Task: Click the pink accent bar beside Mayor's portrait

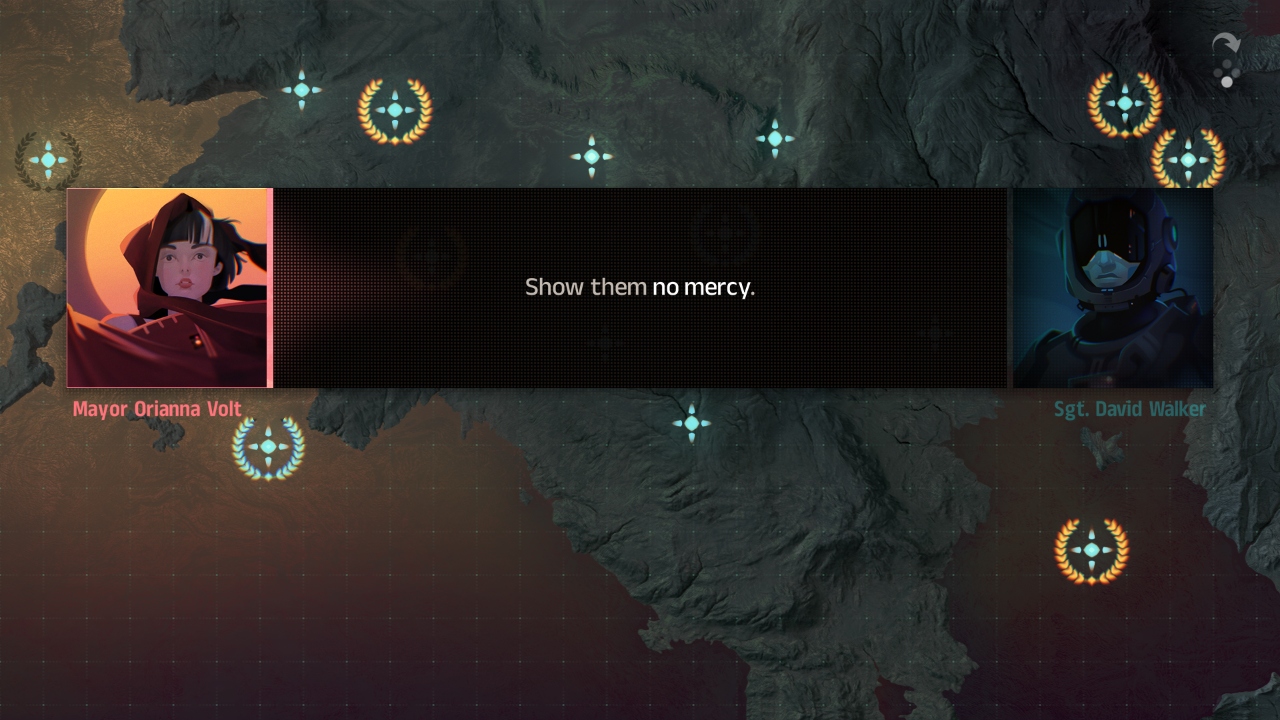Action: [x=271, y=288]
